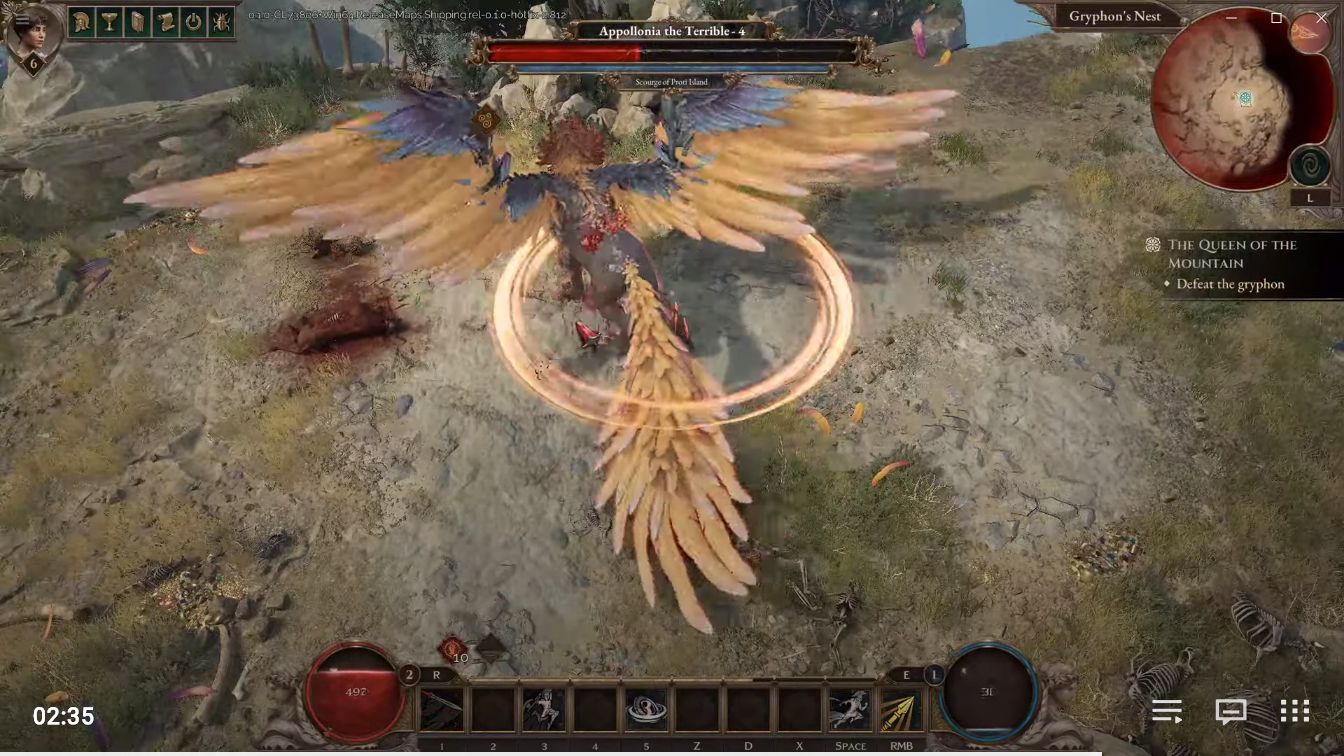The height and width of the screenshot is (756, 1344).
Task: Select the golden spear attack skill
Action: 901,710
